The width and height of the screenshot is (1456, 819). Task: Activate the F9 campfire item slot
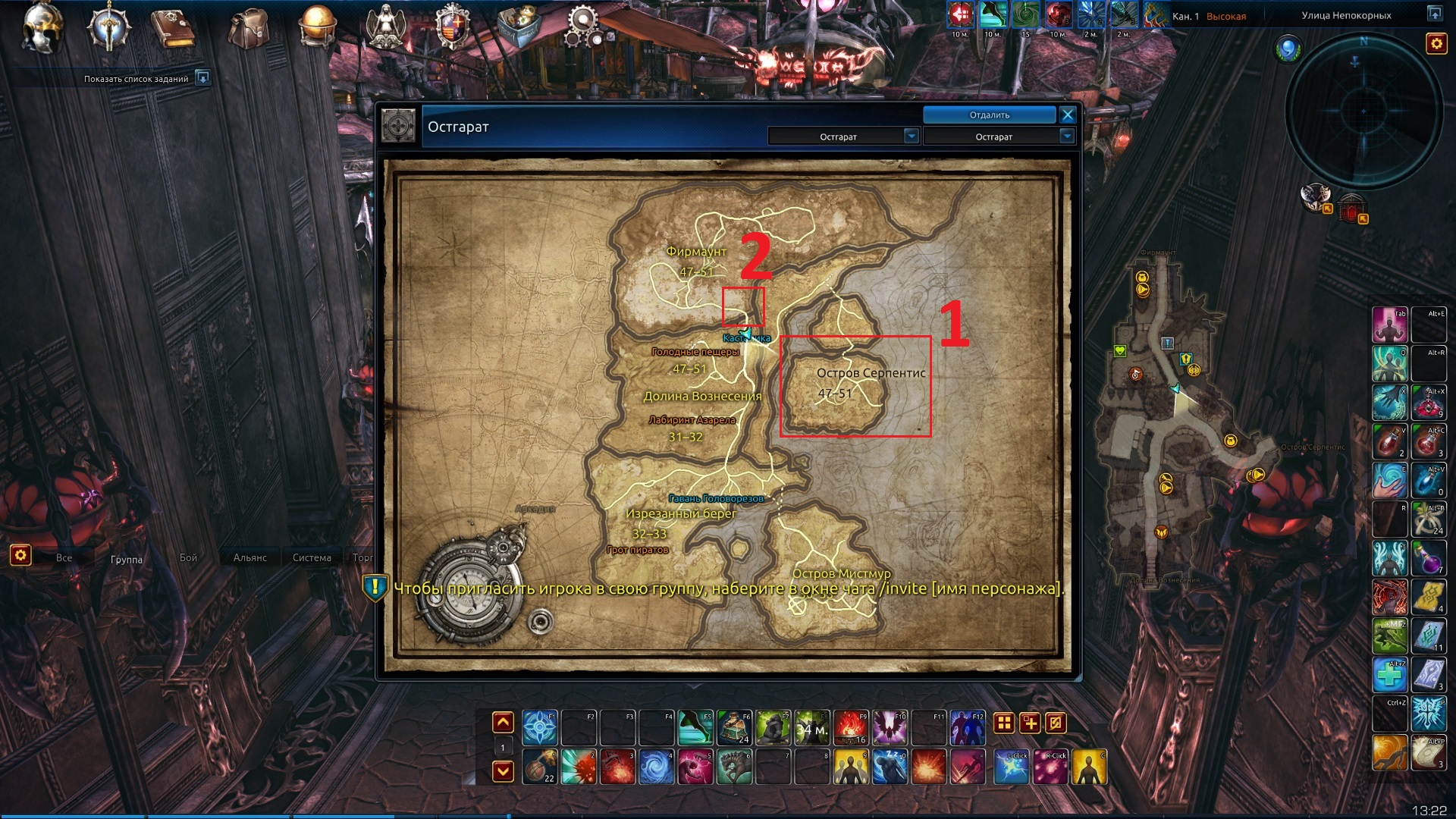click(851, 728)
